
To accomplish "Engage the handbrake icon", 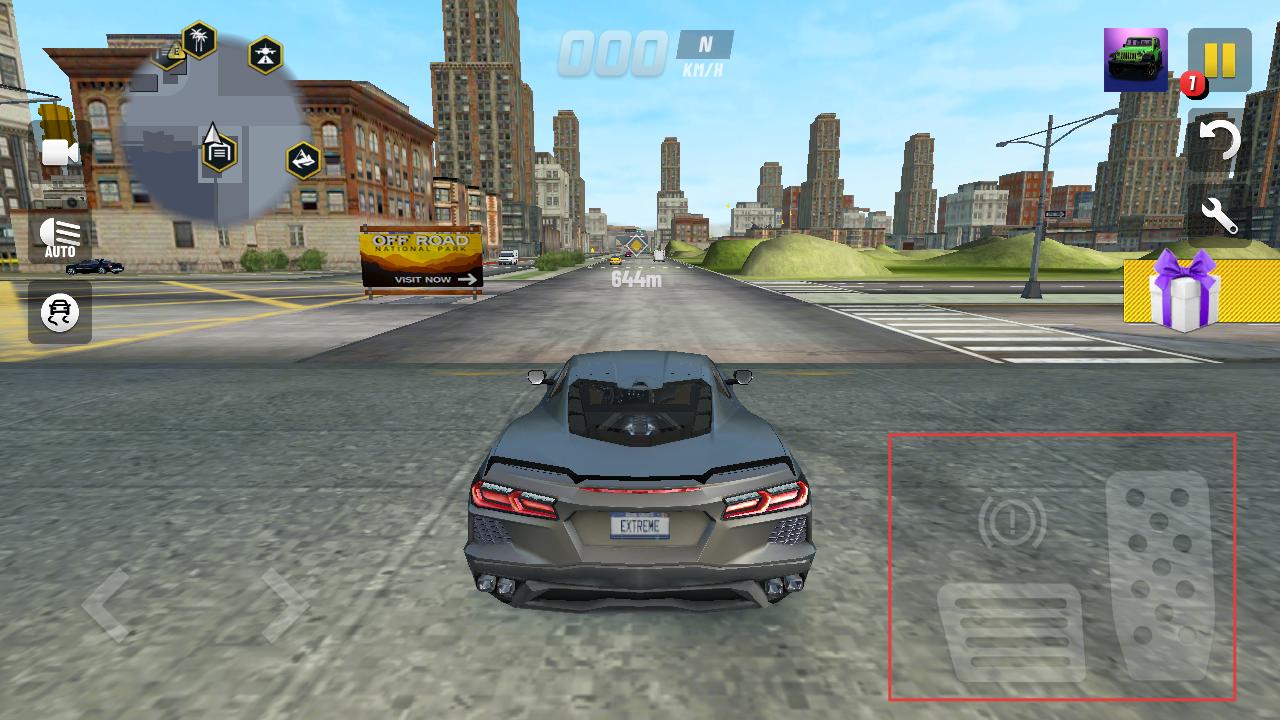I will coord(1011,521).
